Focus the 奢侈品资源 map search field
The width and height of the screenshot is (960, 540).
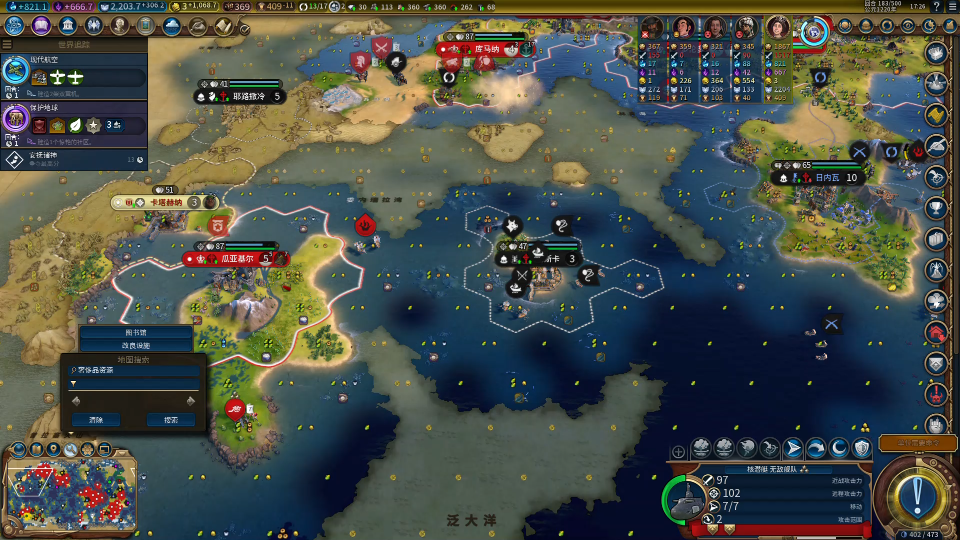click(x=133, y=370)
